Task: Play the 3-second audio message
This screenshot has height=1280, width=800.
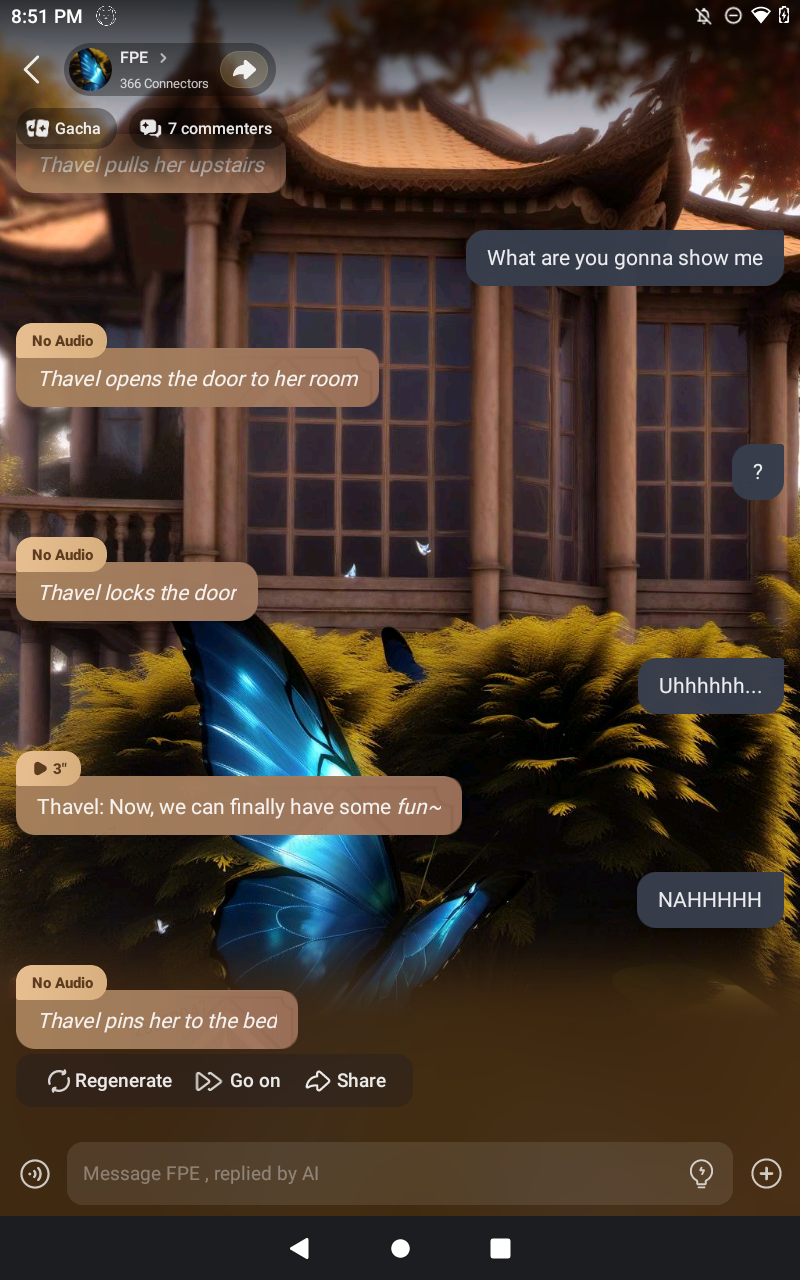Action: click(49, 768)
